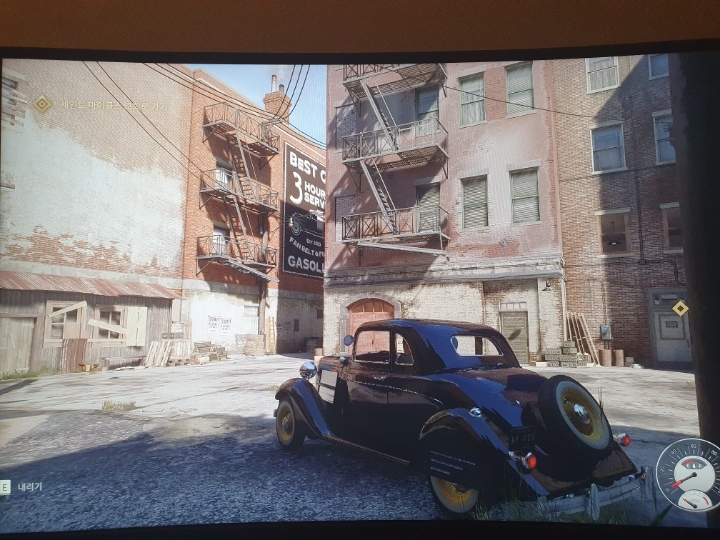Viewport: 720px width, 540px height.
Task: Click the speedometer gauge
Action: 688,474
